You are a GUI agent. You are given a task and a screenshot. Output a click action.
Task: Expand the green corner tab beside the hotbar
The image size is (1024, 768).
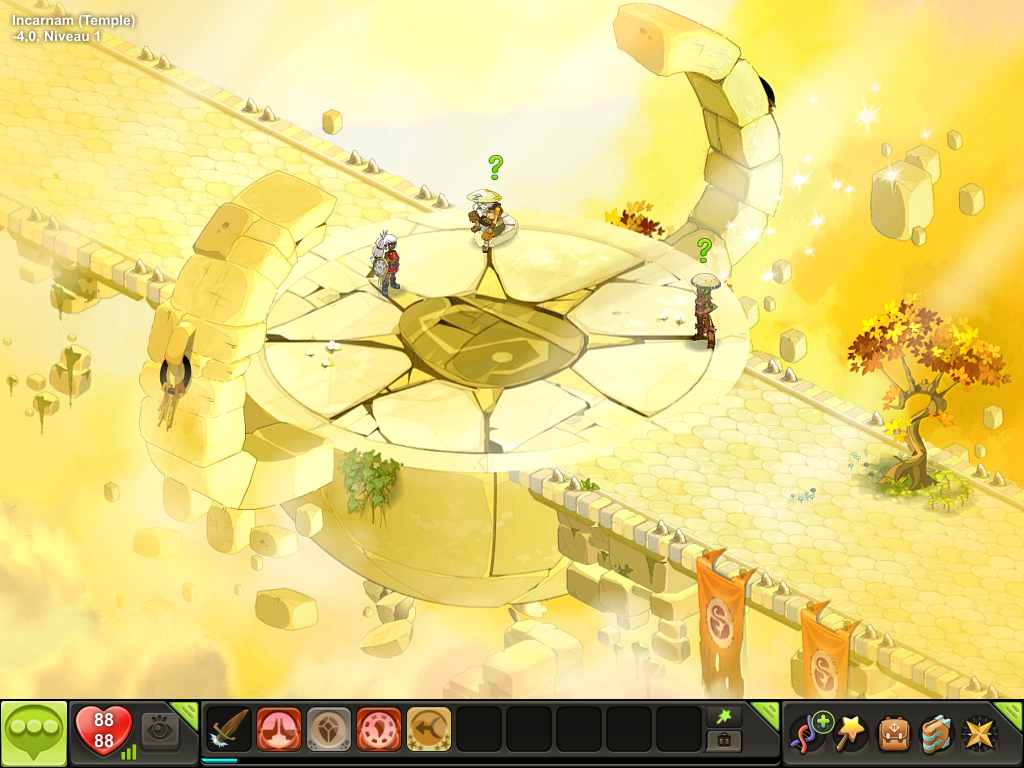(x=767, y=711)
